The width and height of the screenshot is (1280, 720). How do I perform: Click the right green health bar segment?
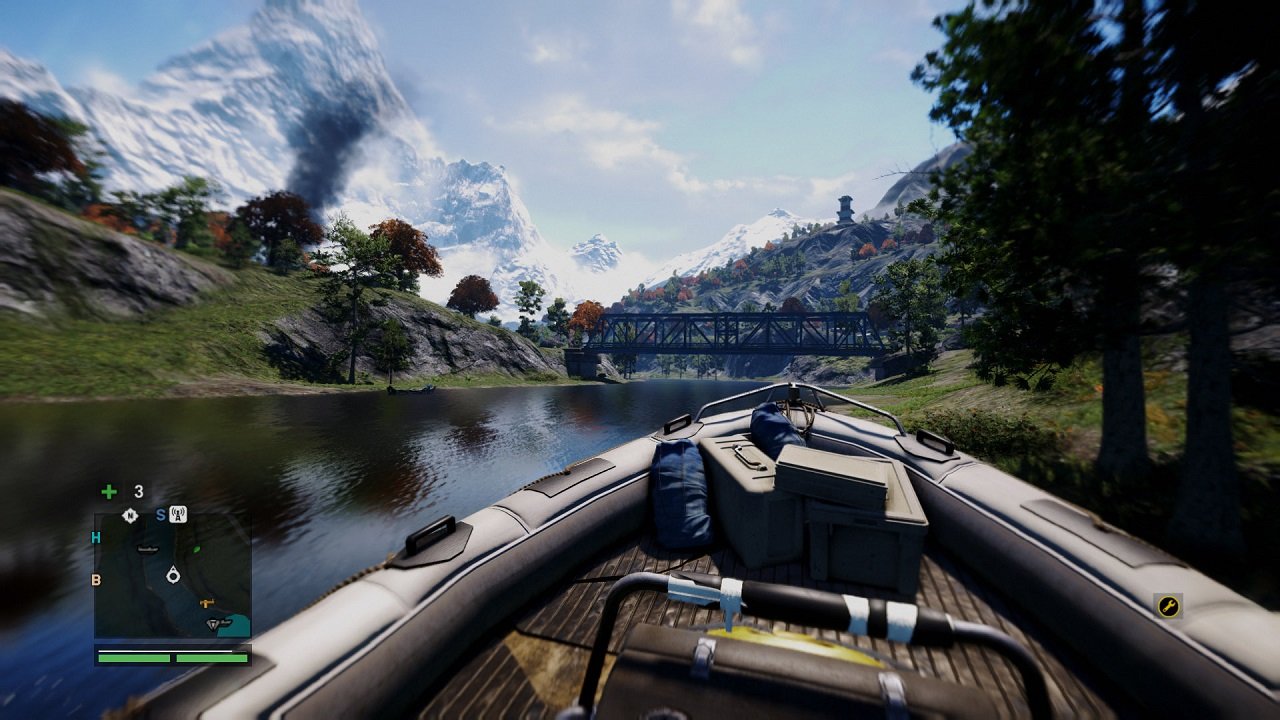tap(210, 660)
